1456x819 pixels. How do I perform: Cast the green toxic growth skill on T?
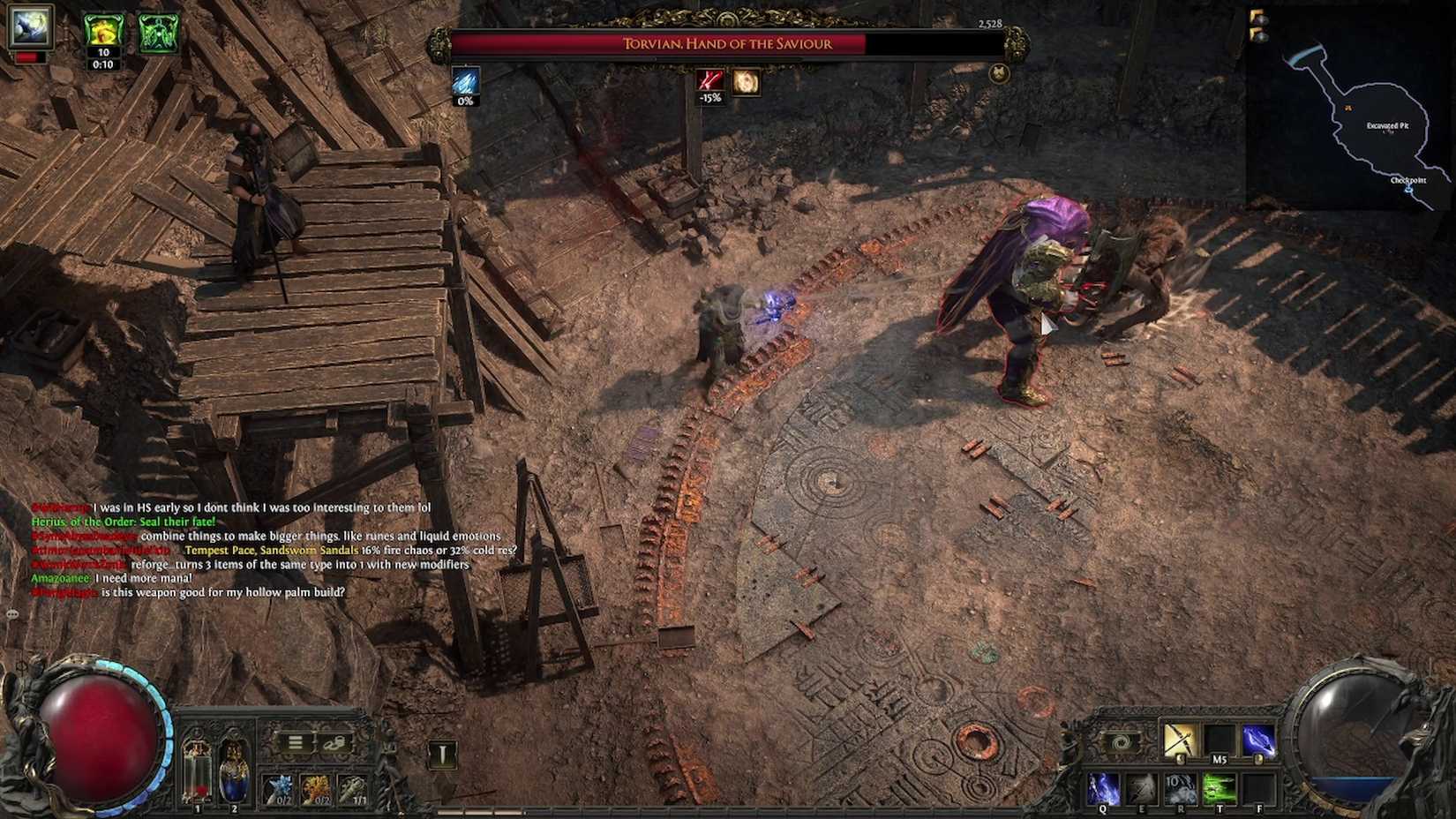tap(1220, 789)
